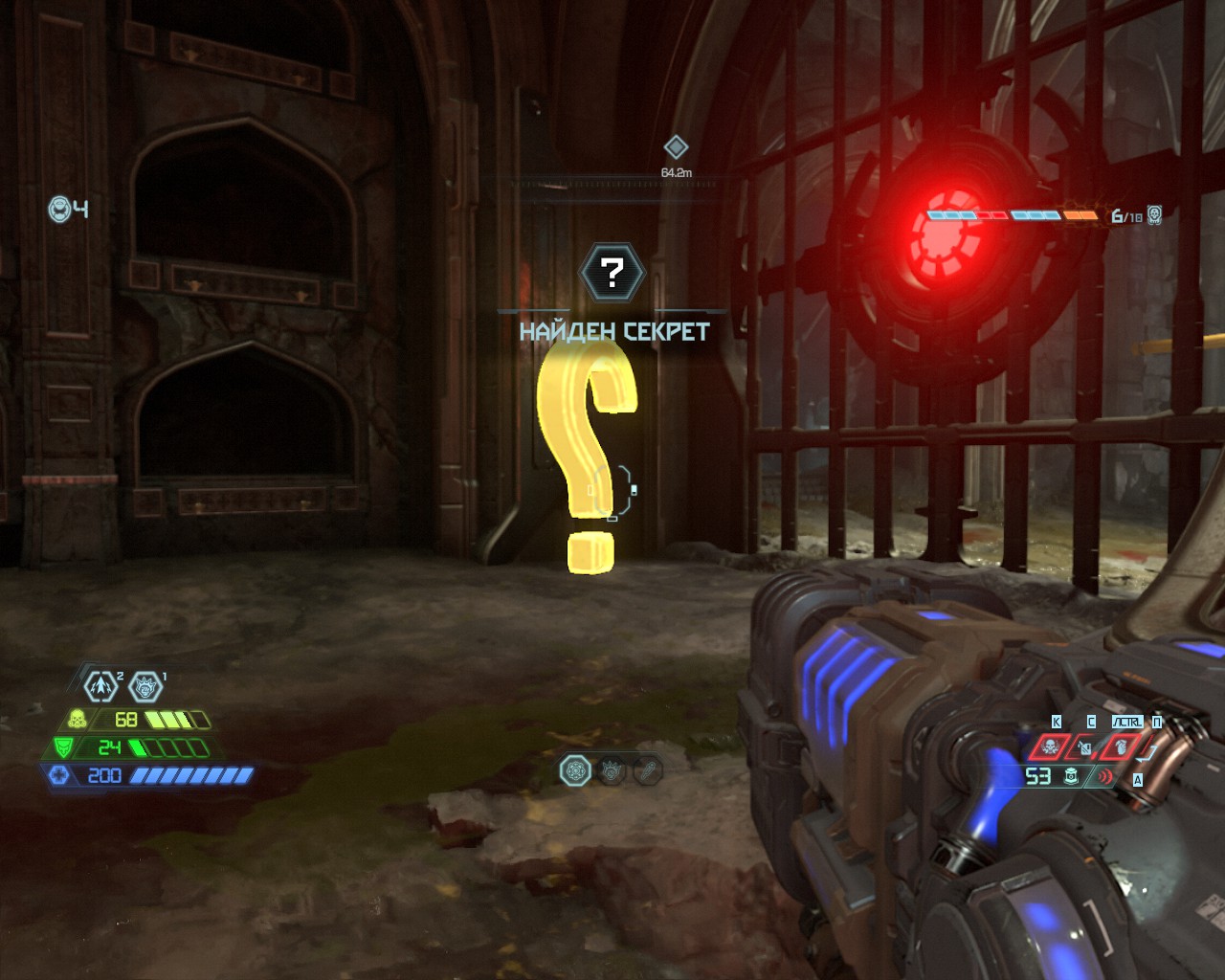Viewport: 1225px width, 980px height.
Task: Select the dimmed sword octagon icon
Action: tap(648, 770)
